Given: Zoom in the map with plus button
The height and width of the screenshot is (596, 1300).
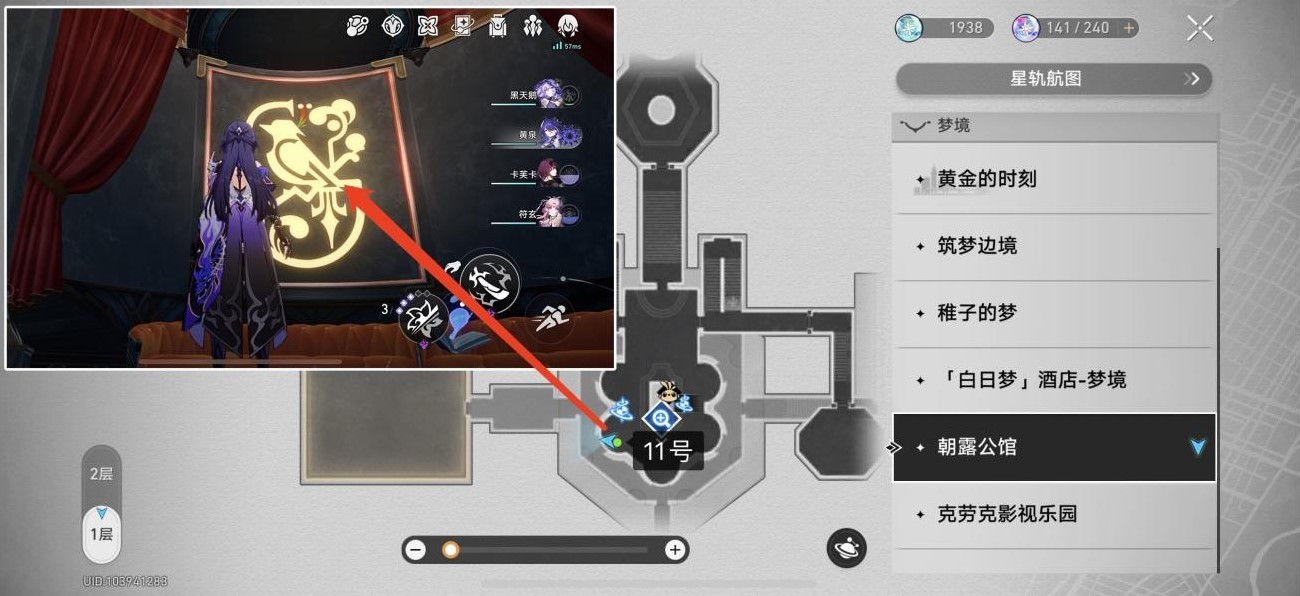Looking at the screenshot, I should pyautogui.click(x=675, y=550).
